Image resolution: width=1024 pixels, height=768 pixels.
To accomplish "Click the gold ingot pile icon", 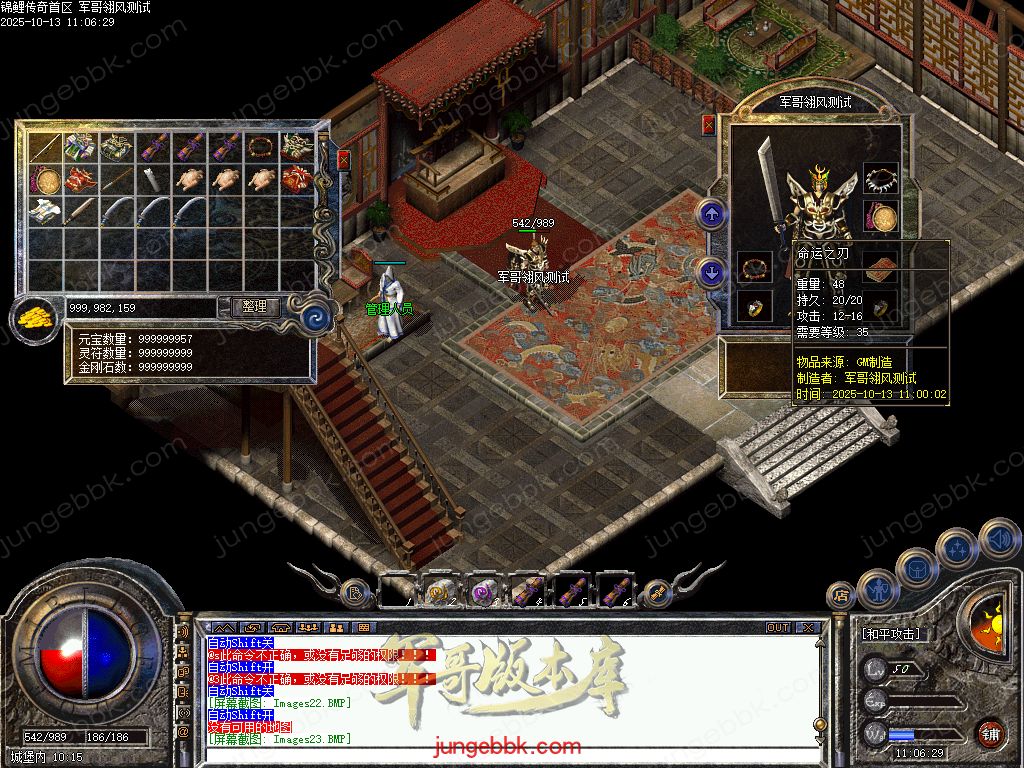I will [35, 318].
